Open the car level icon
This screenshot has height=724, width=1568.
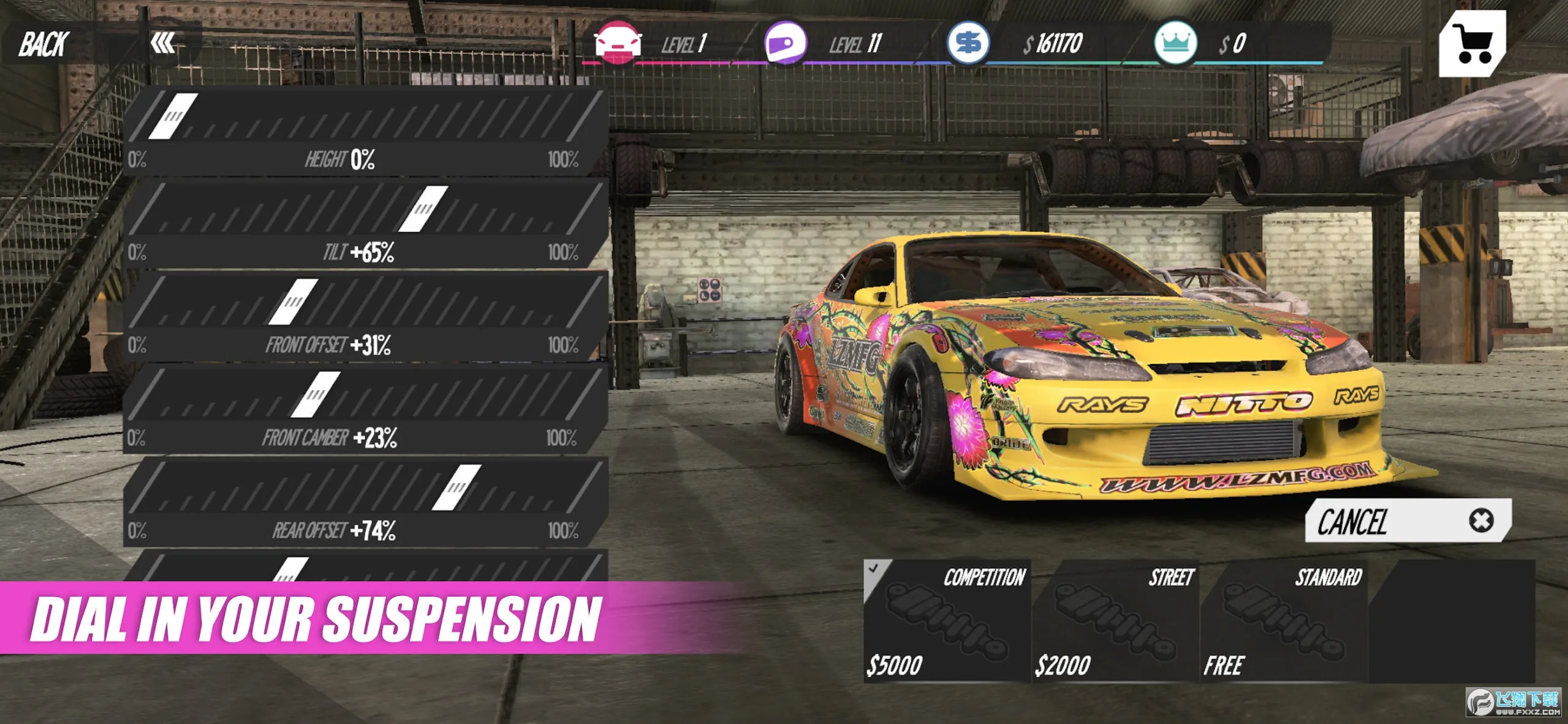[618, 43]
